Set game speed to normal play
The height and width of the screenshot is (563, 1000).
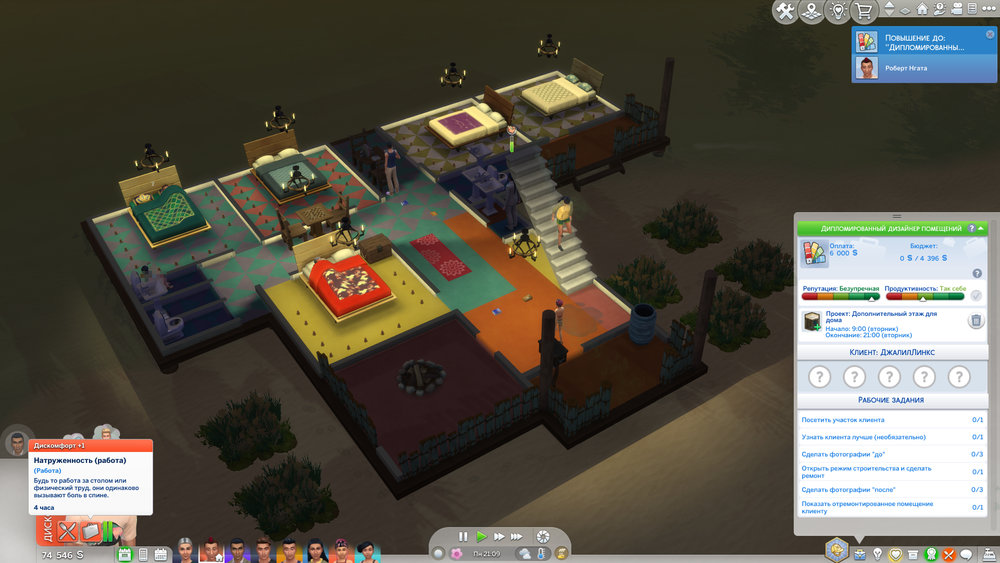pos(481,537)
